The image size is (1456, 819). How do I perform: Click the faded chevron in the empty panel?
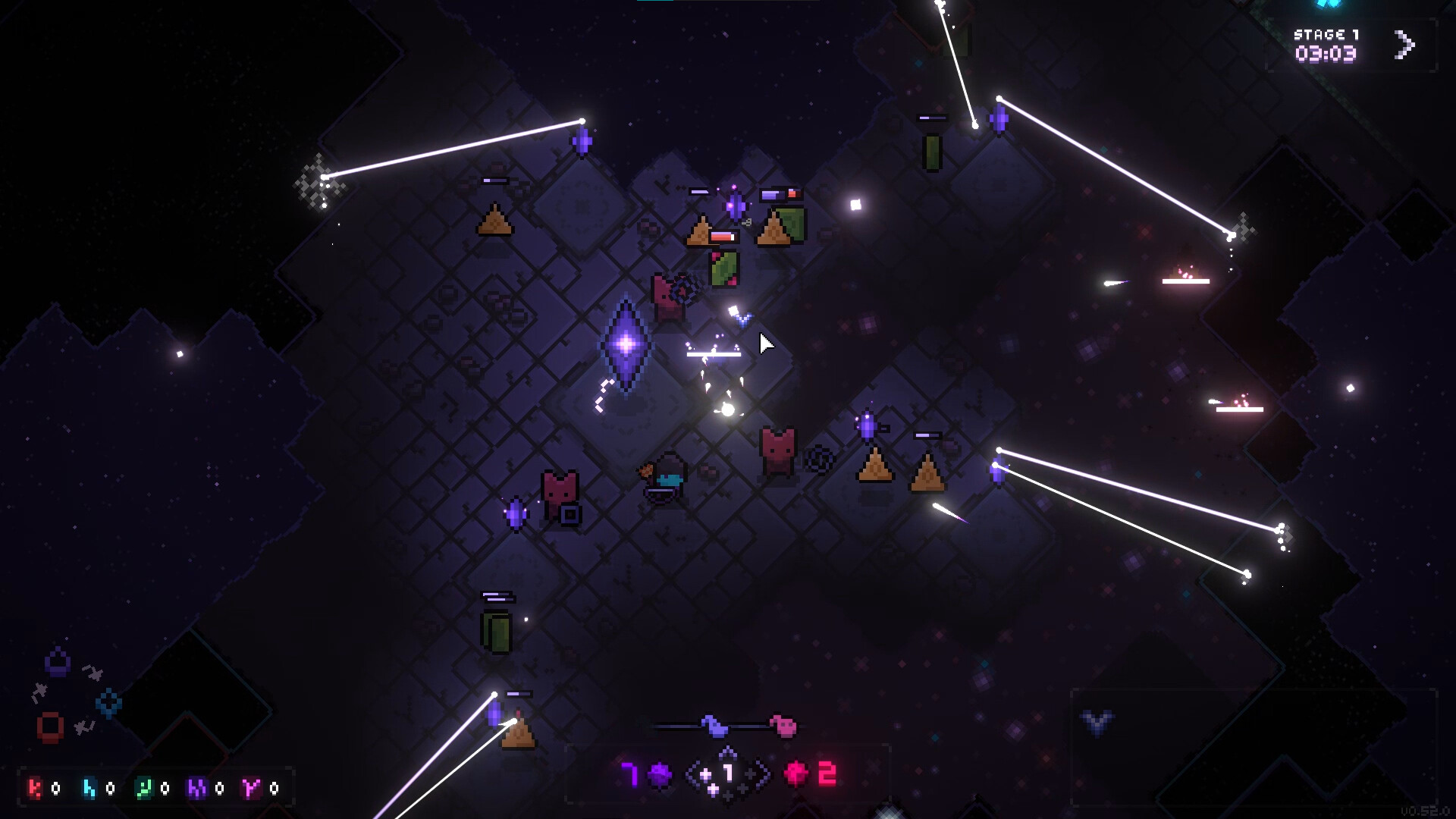click(x=1097, y=722)
